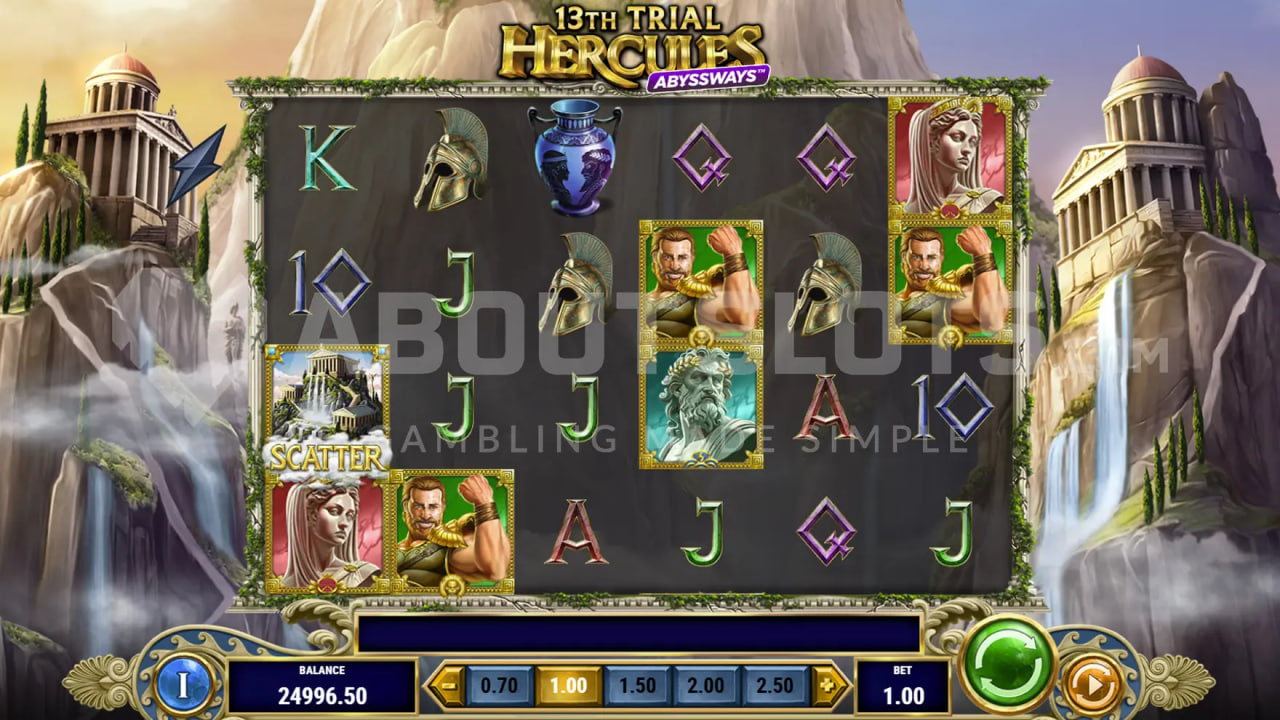Select the 1.50 bet amount
Screen dimensions: 1280x720
(x=636, y=686)
